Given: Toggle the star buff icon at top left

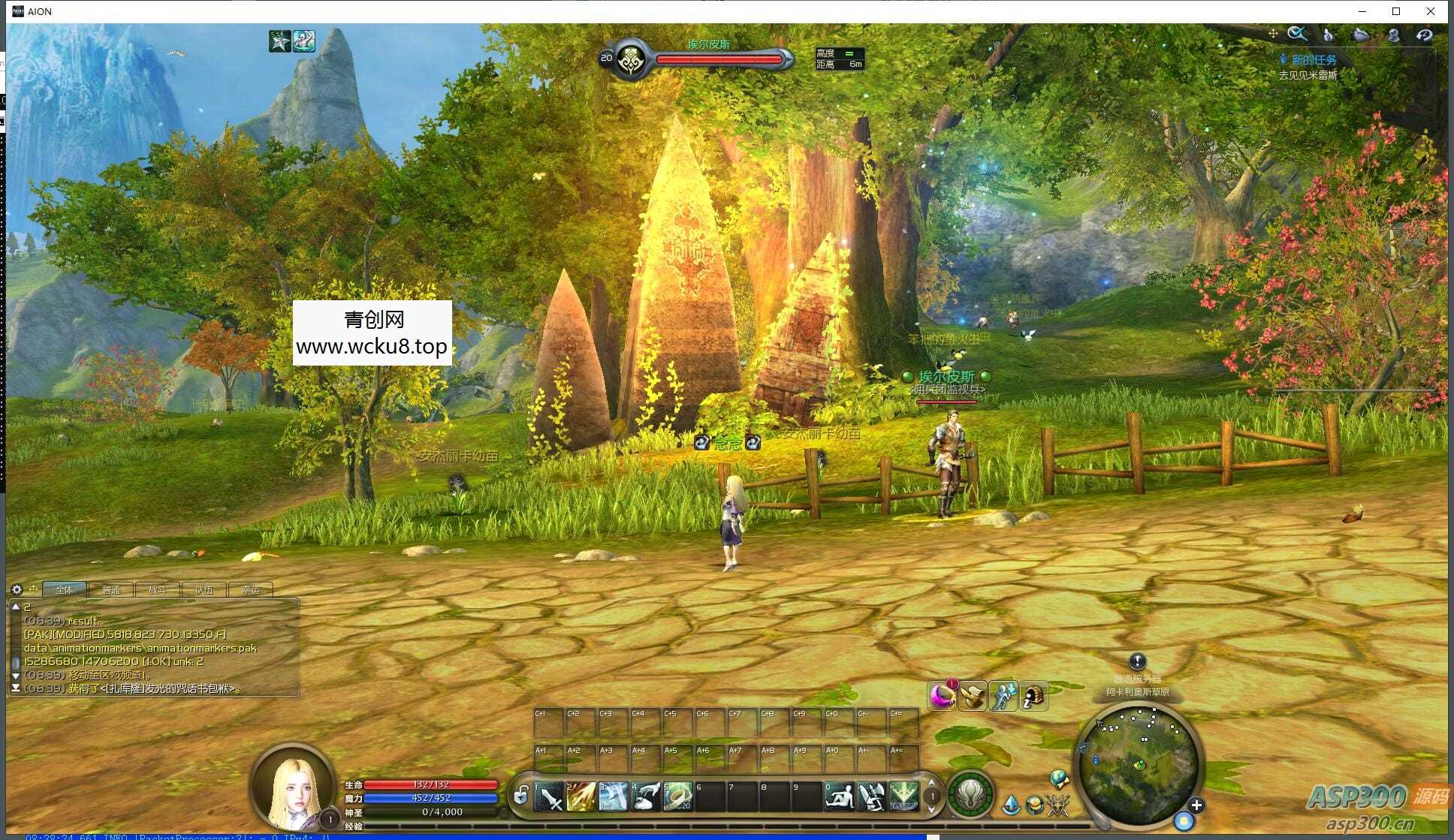Looking at the screenshot, I should (279, 42).
